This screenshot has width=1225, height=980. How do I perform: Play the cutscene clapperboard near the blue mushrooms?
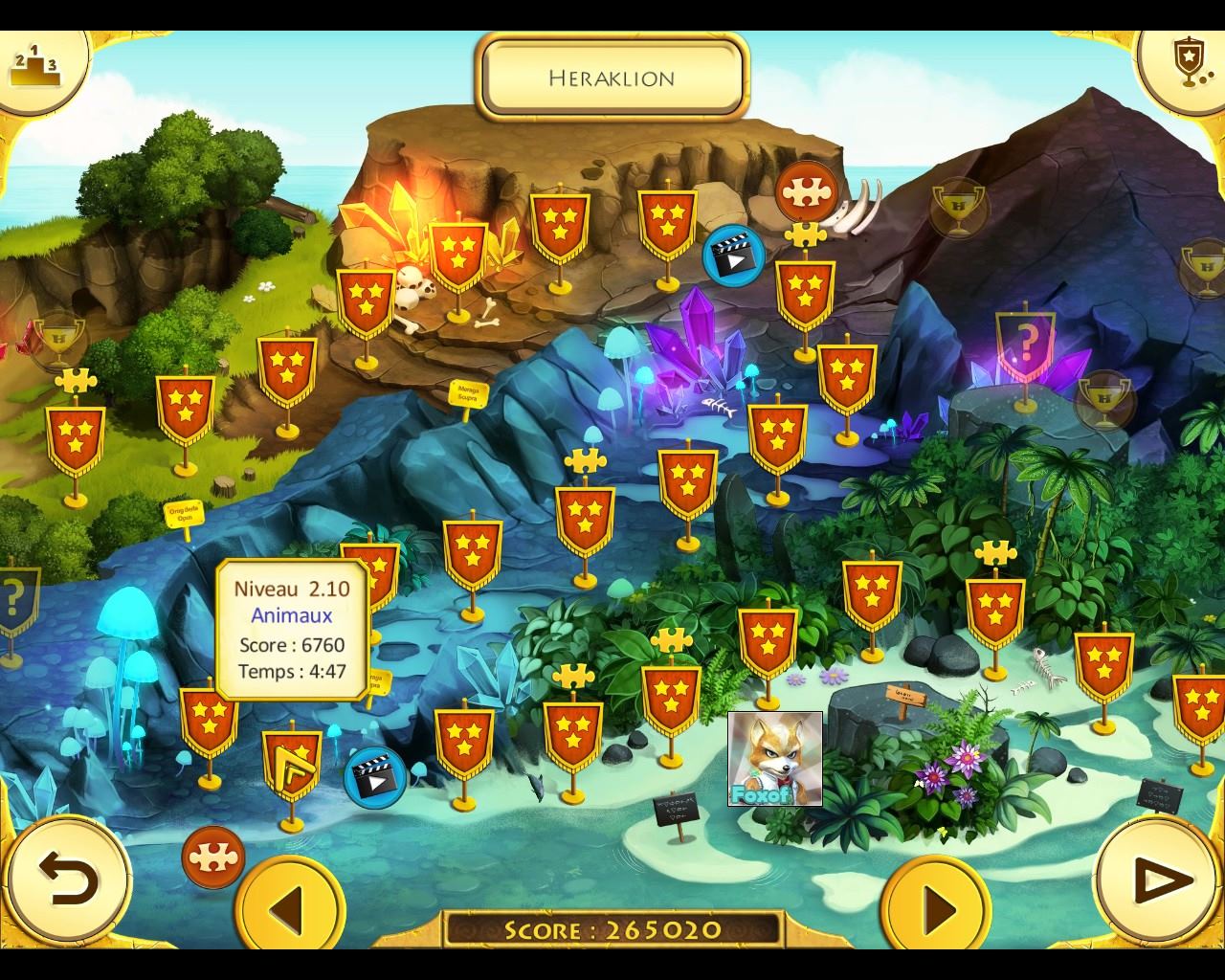[374, 776]
